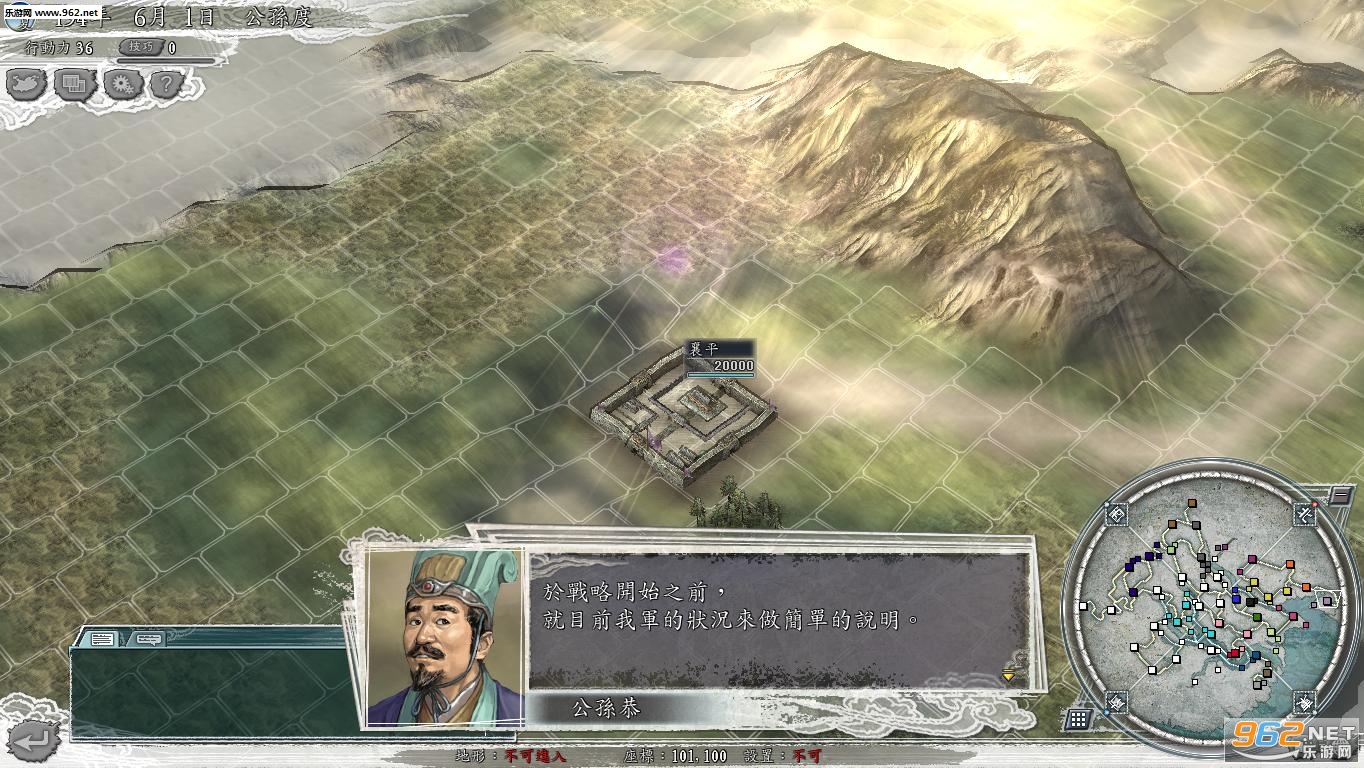Click the icon at the minimap's bottom-right corner
Viewport: 1364px width, 768px height.
[1304, 703]
